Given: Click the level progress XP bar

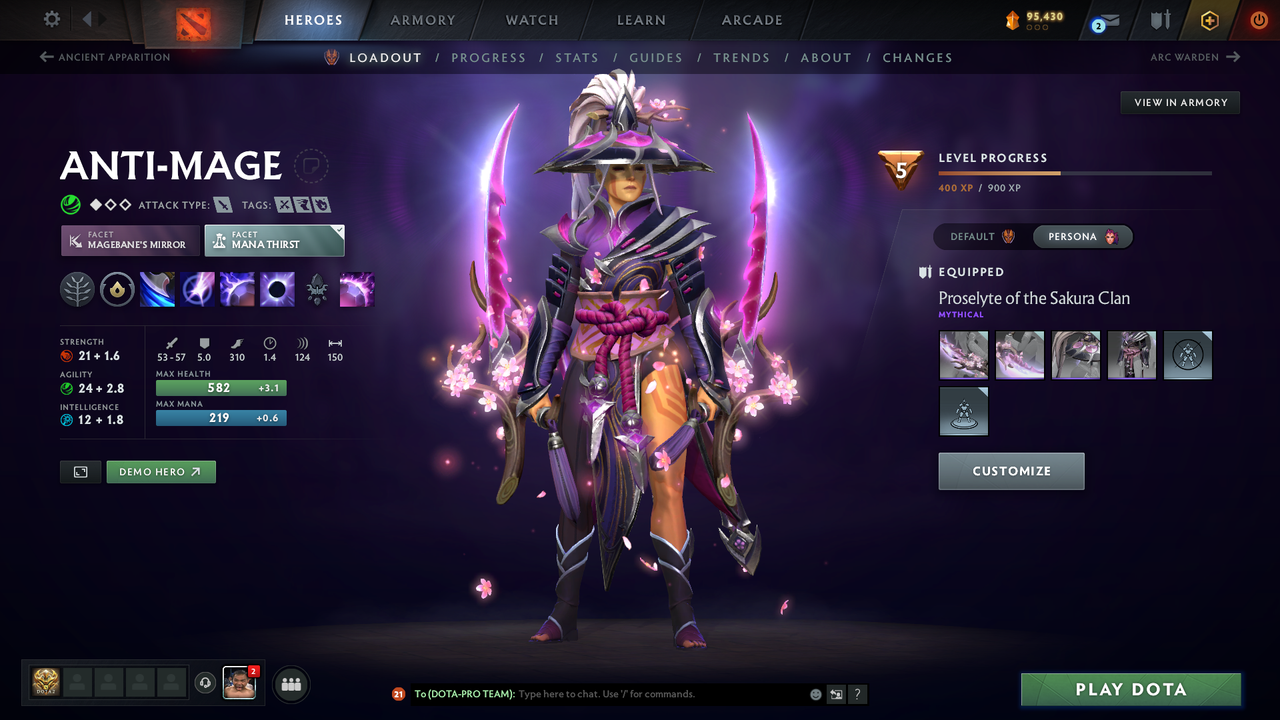Looking at the screenshot, I should coord(1075,171).
